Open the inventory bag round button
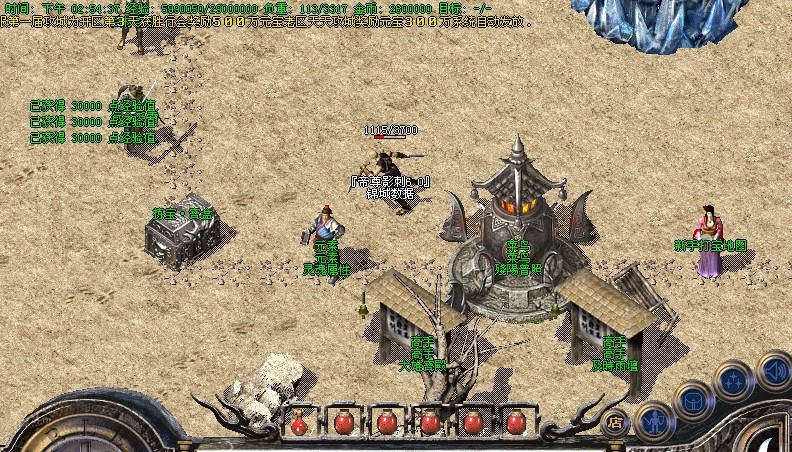792x452 pixels. (x=693, y=402)
